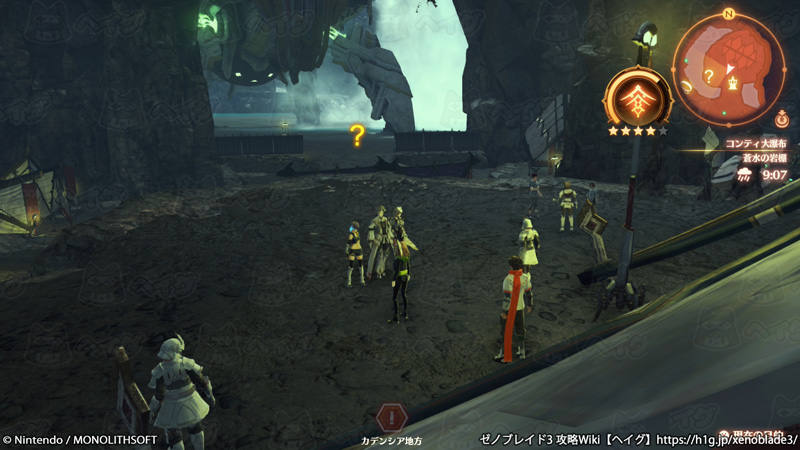800x450 pixels.
Task: Click the question mark marker on the minimap
Action: click(x=708, y=75)
